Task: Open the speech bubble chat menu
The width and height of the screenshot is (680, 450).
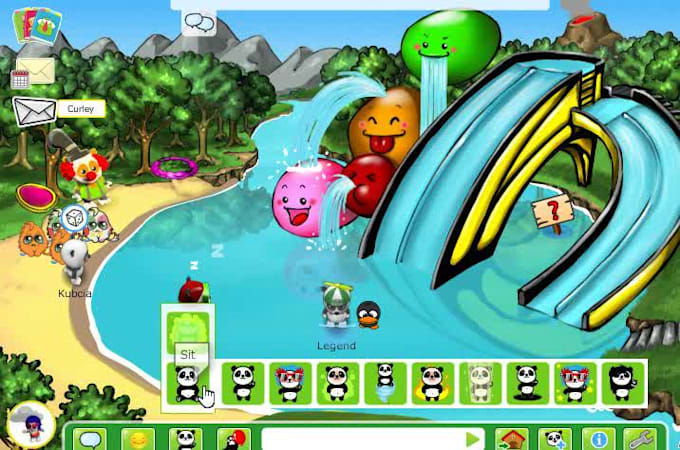Action: pos(91,439)
